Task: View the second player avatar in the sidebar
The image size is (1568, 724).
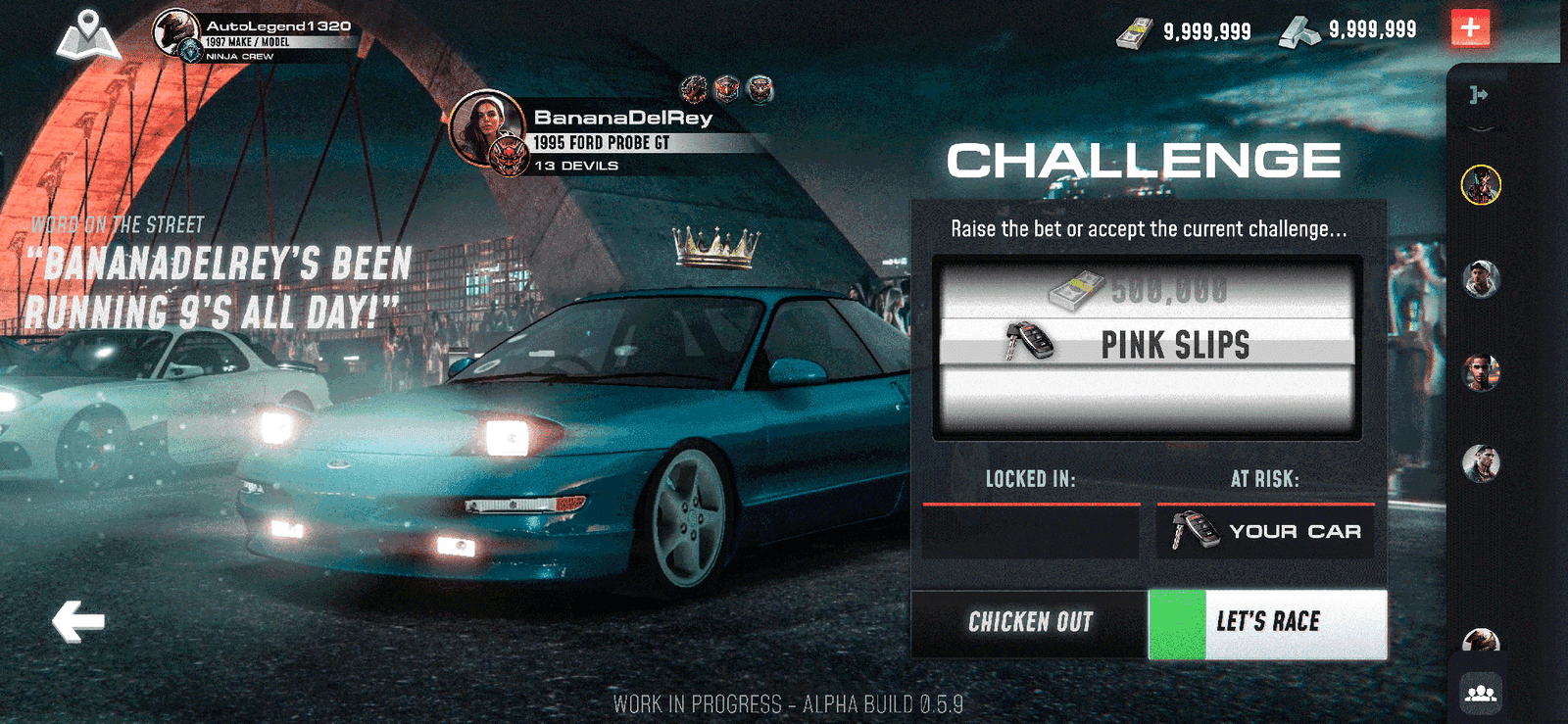Action: tap(1480, 280)
